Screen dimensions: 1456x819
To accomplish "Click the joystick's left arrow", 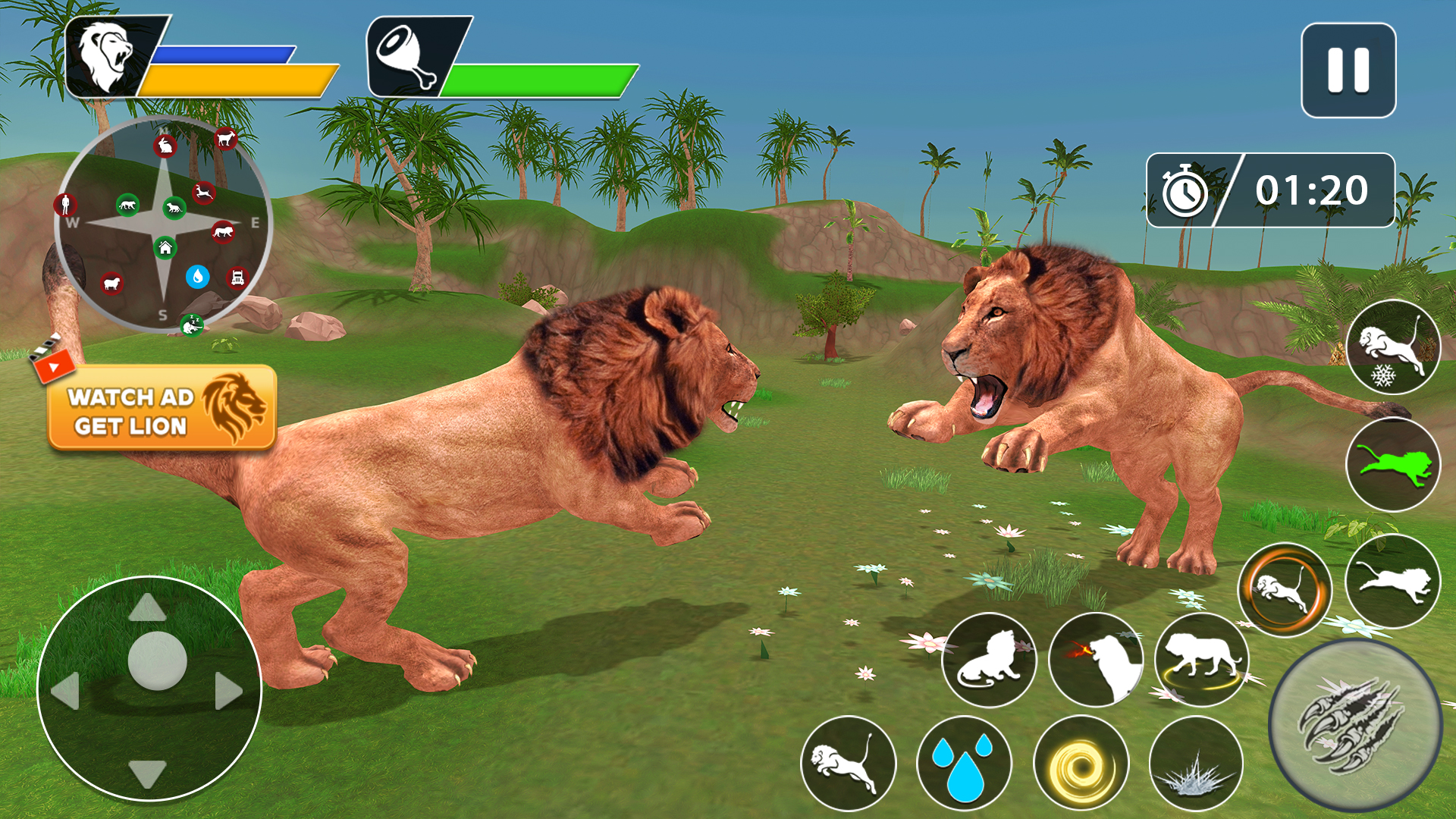I will [66, 691].
